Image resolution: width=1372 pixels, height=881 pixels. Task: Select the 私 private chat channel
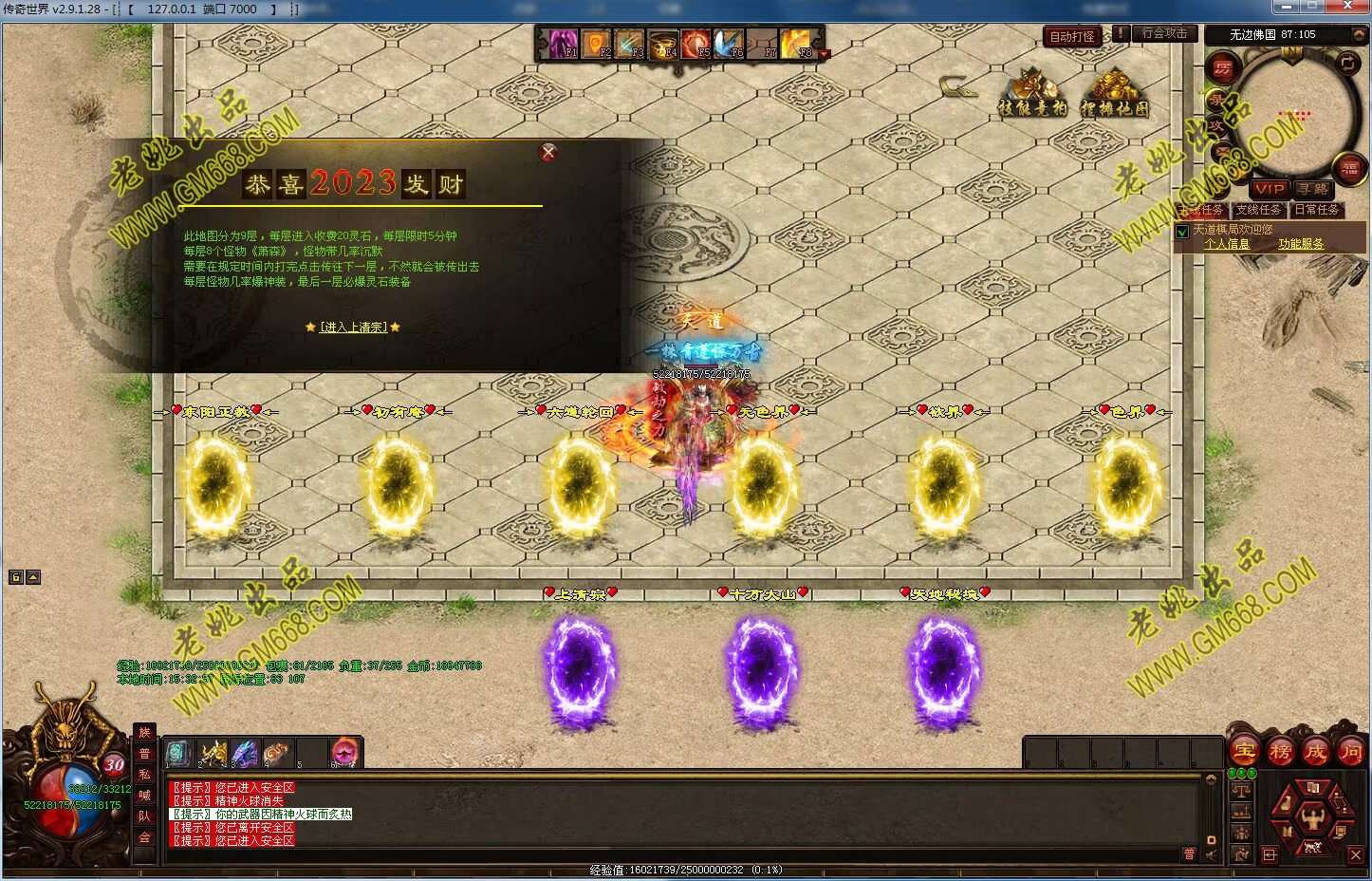click(x=144, y=775)
